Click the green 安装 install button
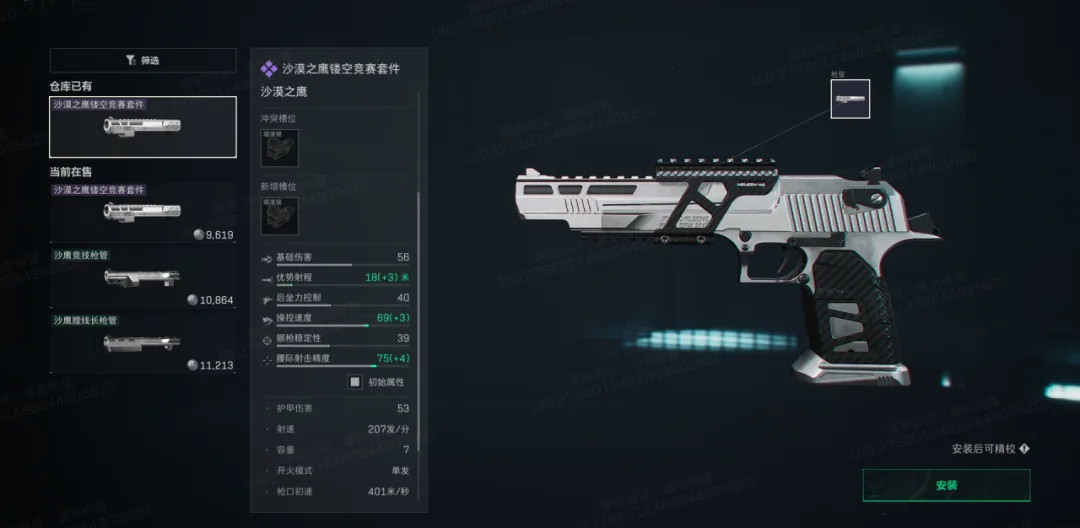Image resolution: width=1080 pixels, height=528 pixels. pyautogui.click(x=946, y=485)
